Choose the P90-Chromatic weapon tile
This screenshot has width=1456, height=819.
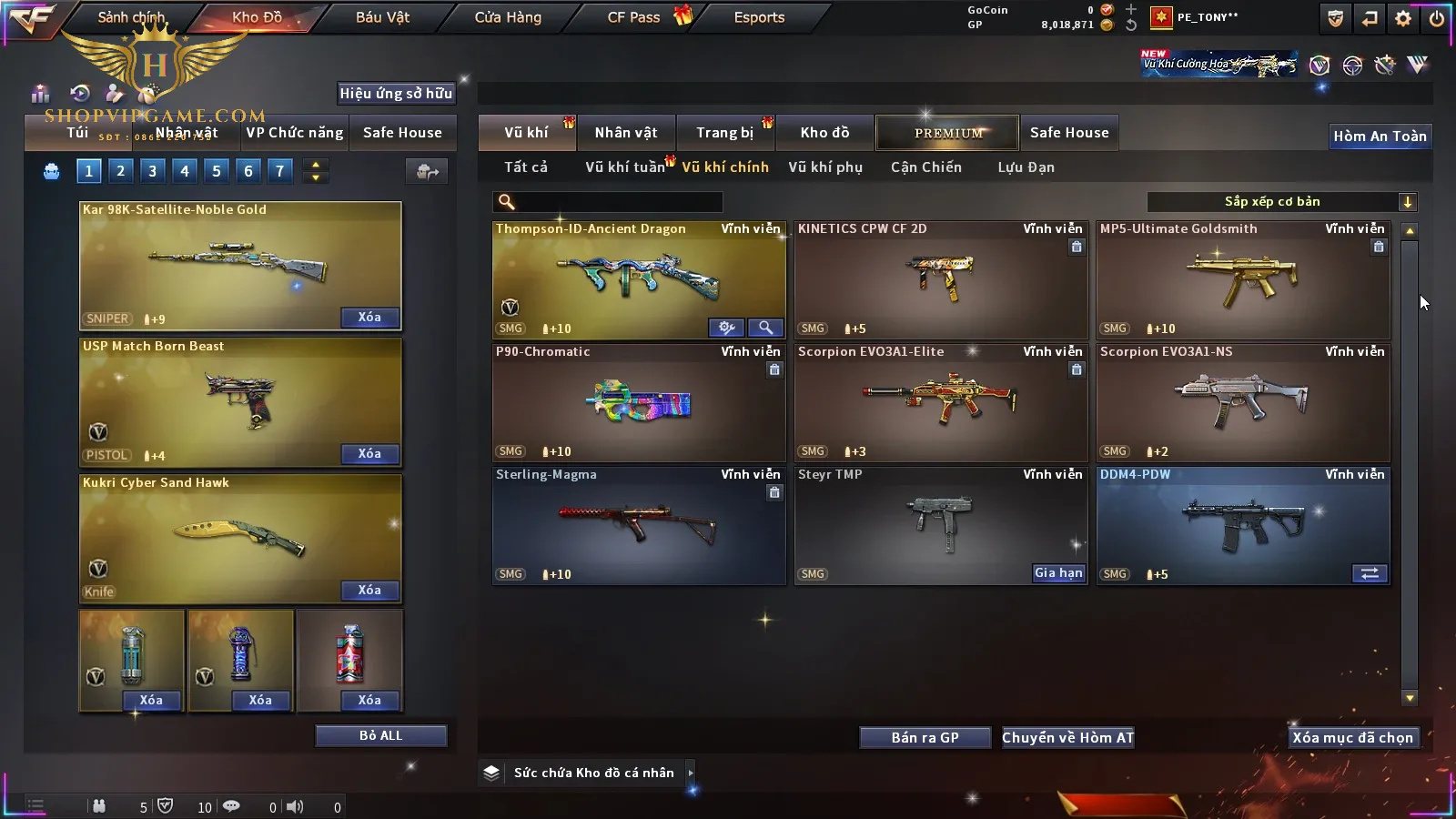point(639,402)
